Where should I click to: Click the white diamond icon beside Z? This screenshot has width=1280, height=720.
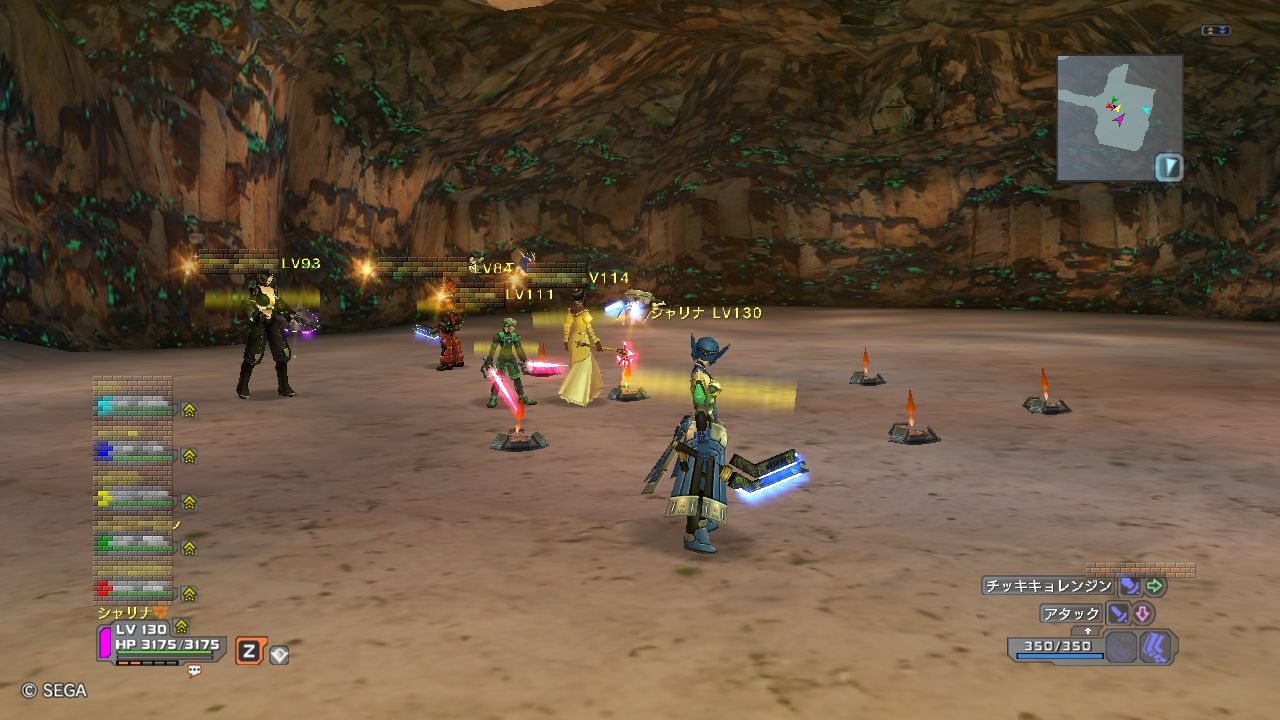pyautogui.click(x=279, y=655)
